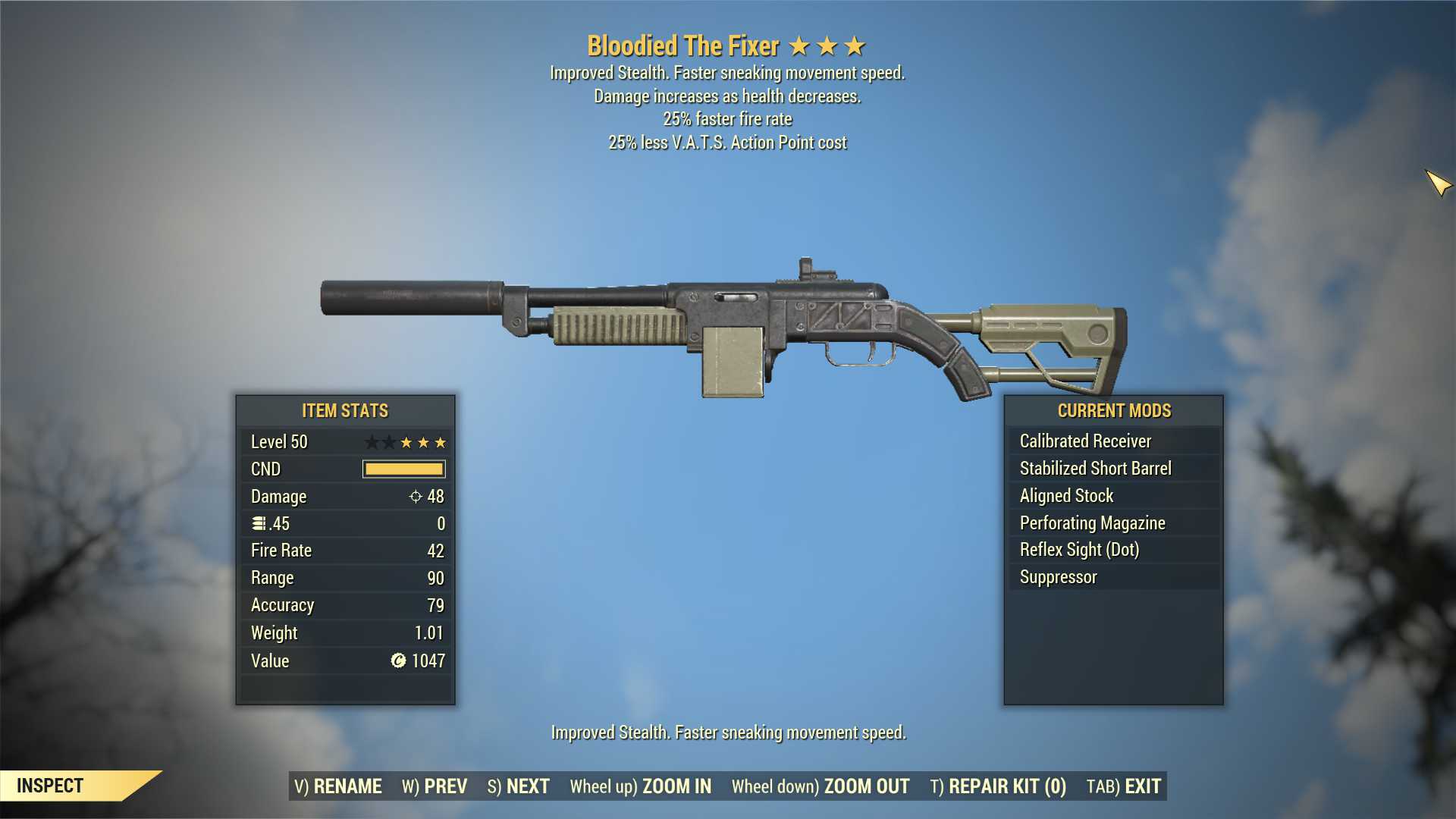This screenshot has width=1456, height=819.
Task: Show the next item with NEXT
Action: pos(519,786)
